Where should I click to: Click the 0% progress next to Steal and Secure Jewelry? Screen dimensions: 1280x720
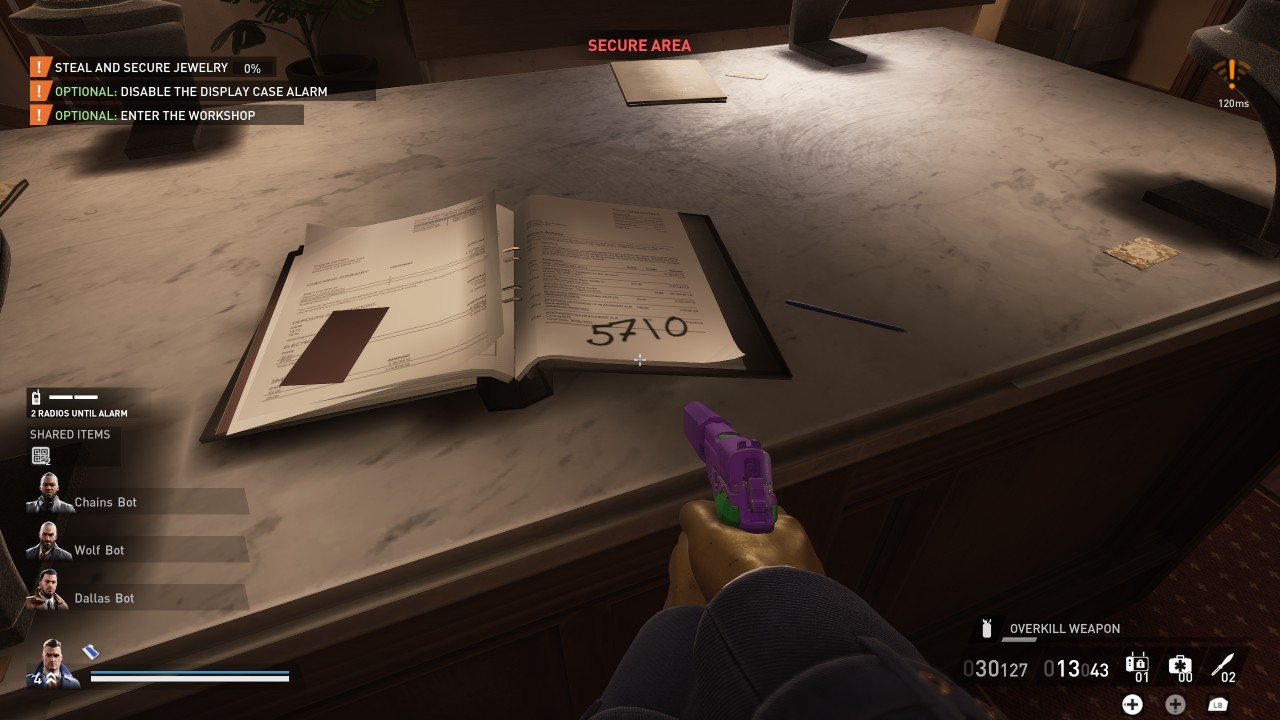click(x=253, y=69)
